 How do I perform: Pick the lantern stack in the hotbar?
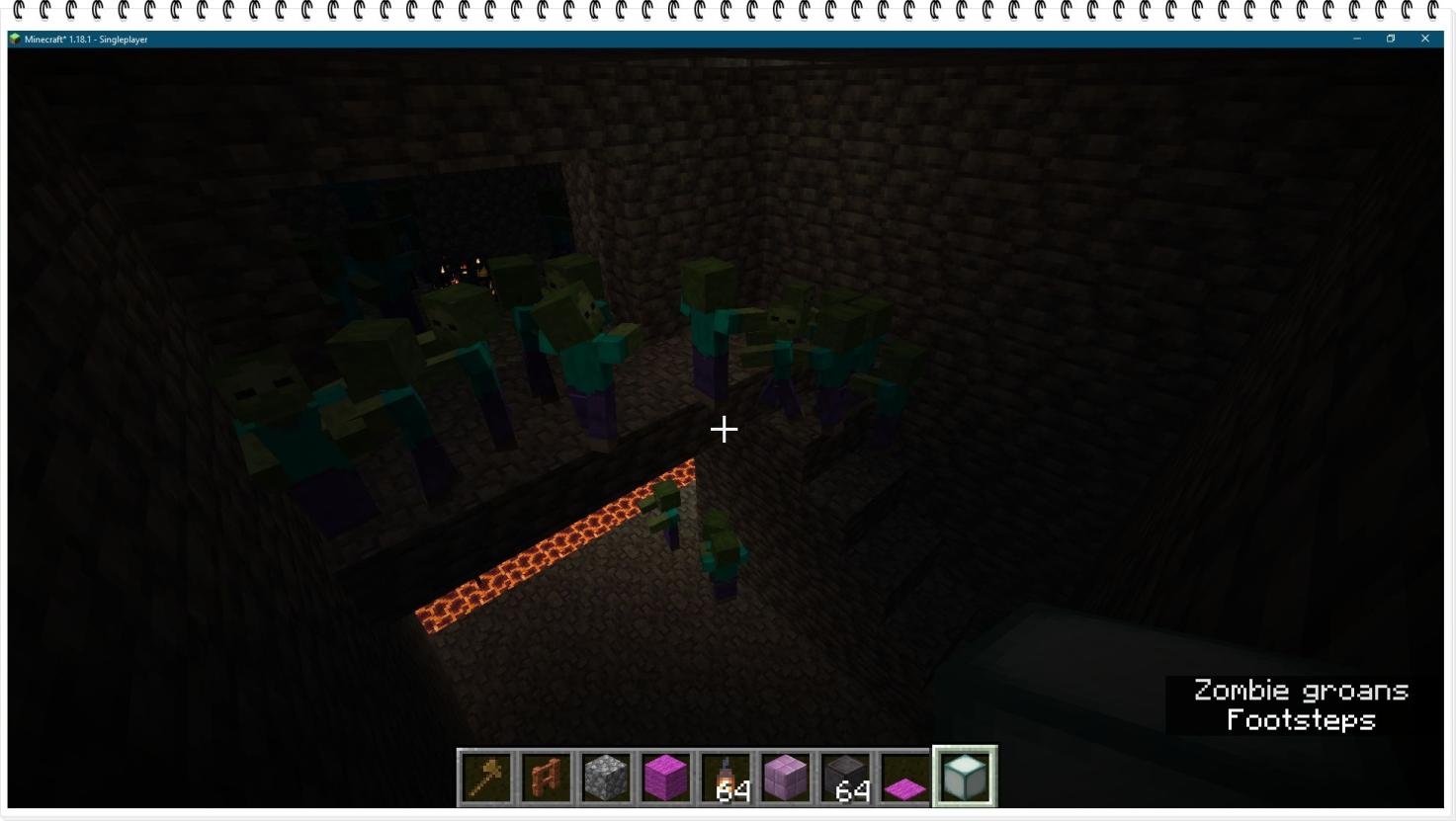point(727,777)
